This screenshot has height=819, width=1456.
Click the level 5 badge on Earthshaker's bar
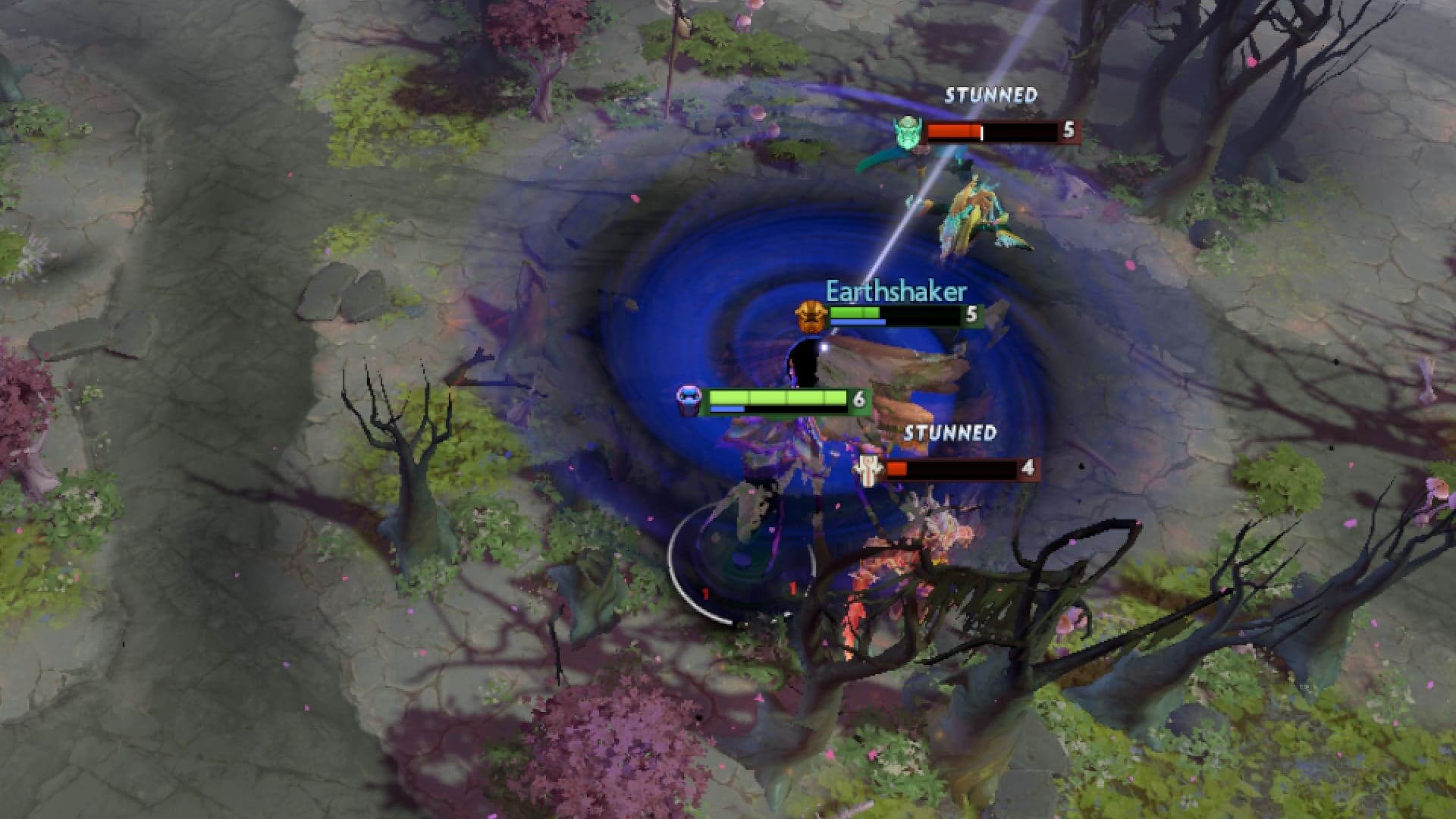point(971,314)
